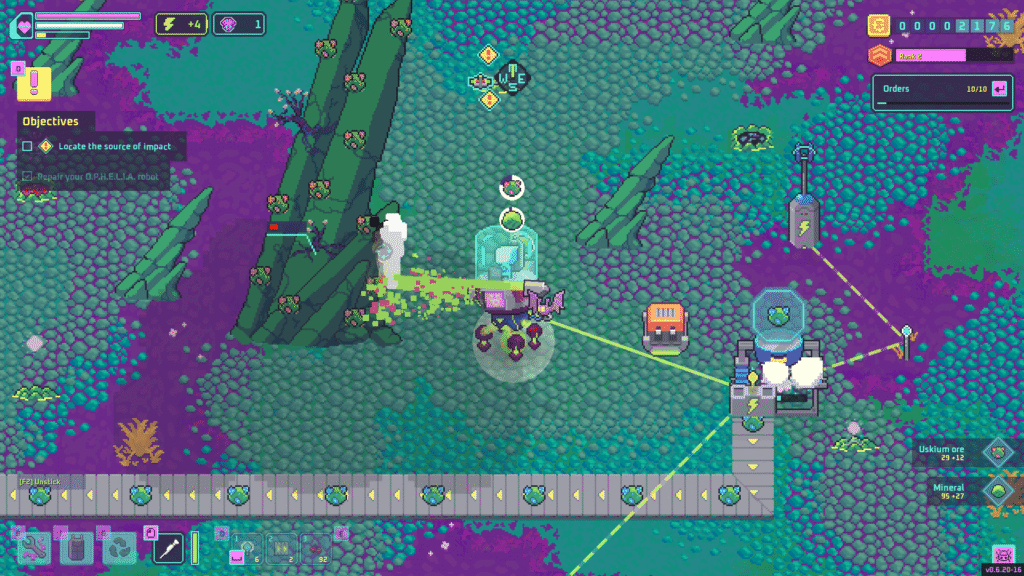Screen dimensions: 1024x576
Task: Click the orange rank badge icon
Action: click(879, 55)
